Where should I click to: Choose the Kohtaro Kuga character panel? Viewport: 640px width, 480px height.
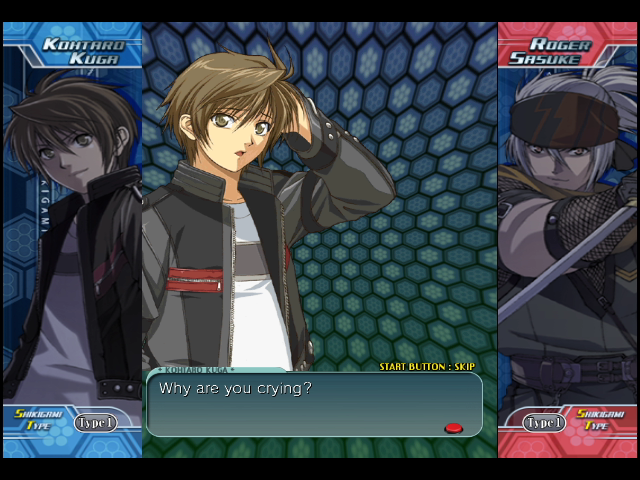[72, 230]
